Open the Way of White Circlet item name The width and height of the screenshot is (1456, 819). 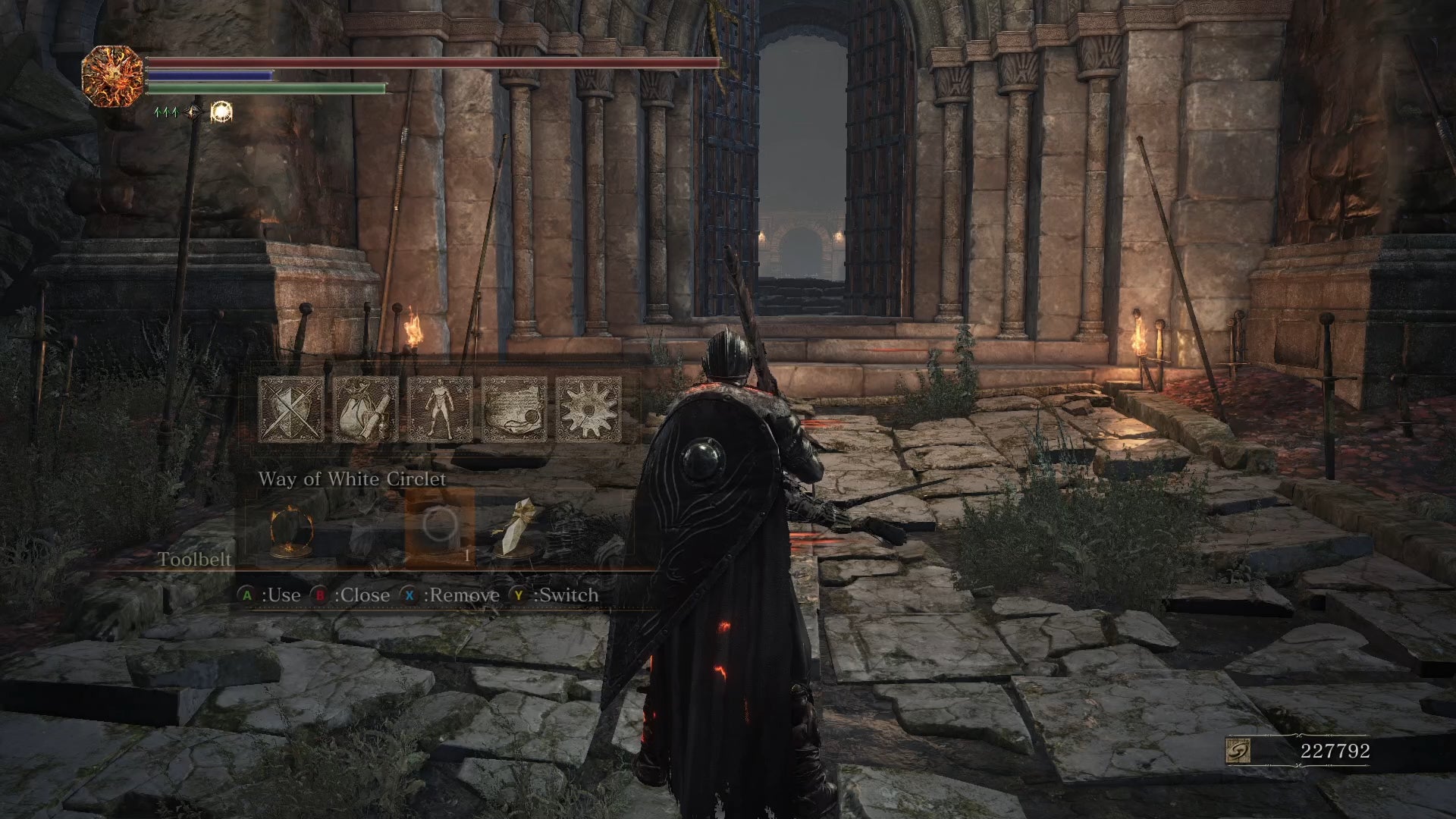353,479
